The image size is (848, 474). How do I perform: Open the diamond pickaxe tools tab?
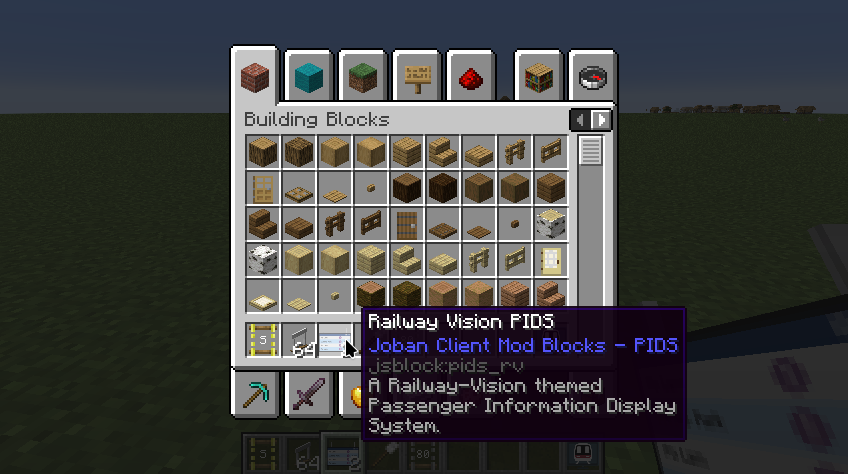(256, 393)
